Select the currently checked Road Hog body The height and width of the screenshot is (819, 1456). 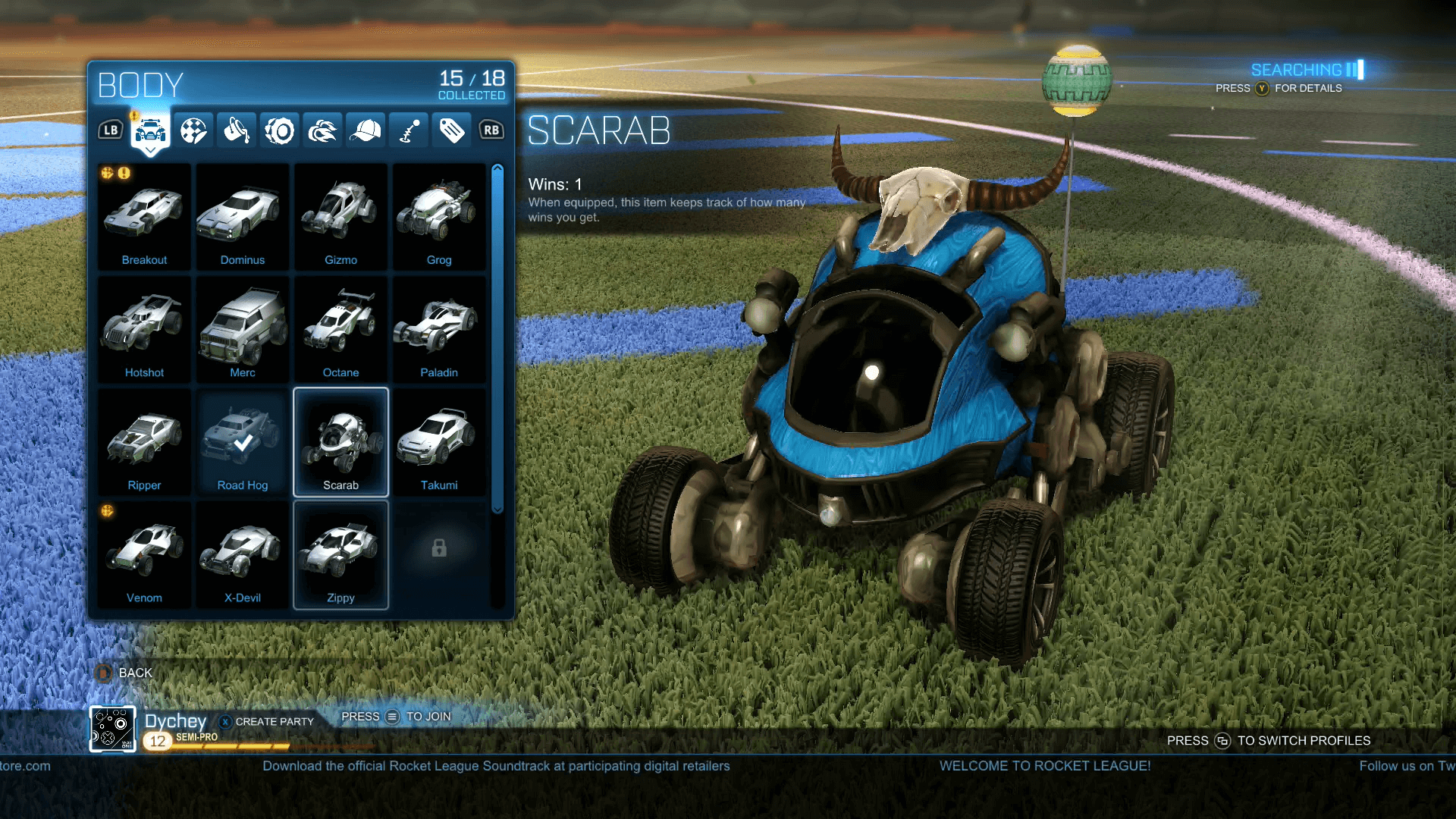pos(242,441)
